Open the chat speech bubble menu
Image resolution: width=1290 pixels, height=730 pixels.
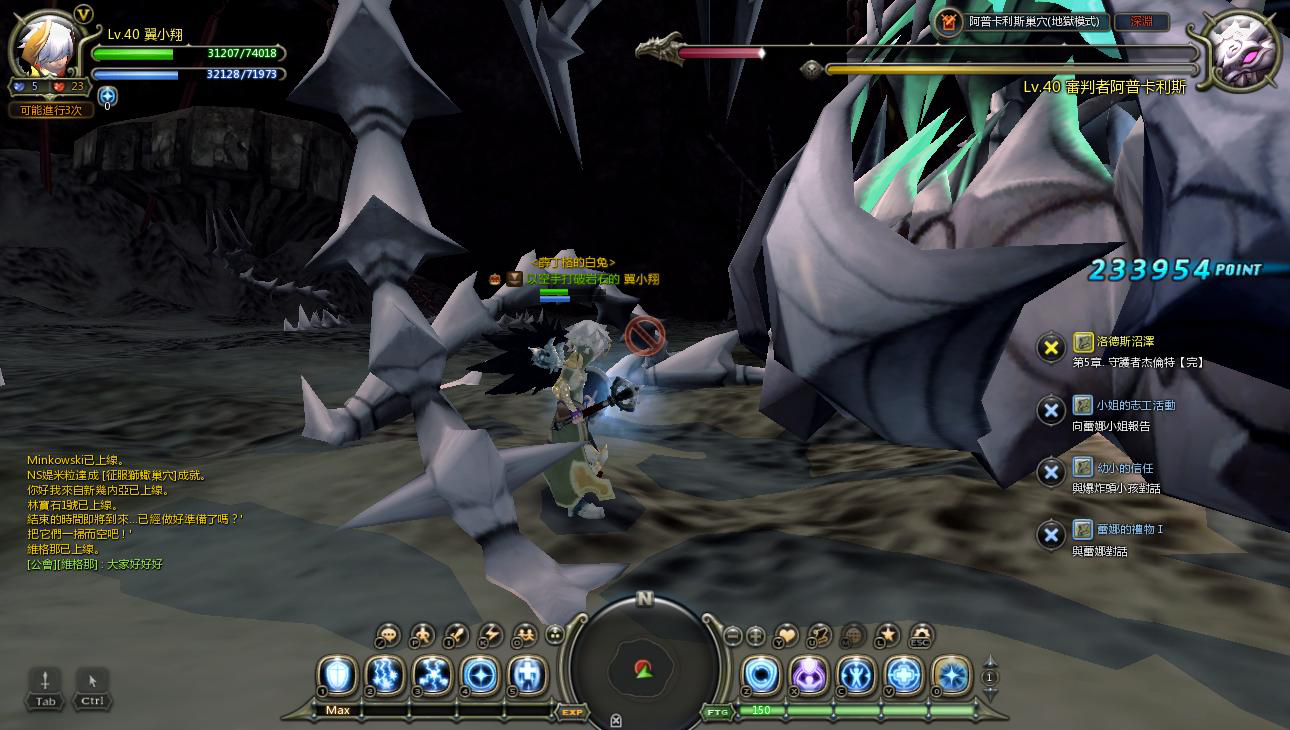(x=388, y=634)
